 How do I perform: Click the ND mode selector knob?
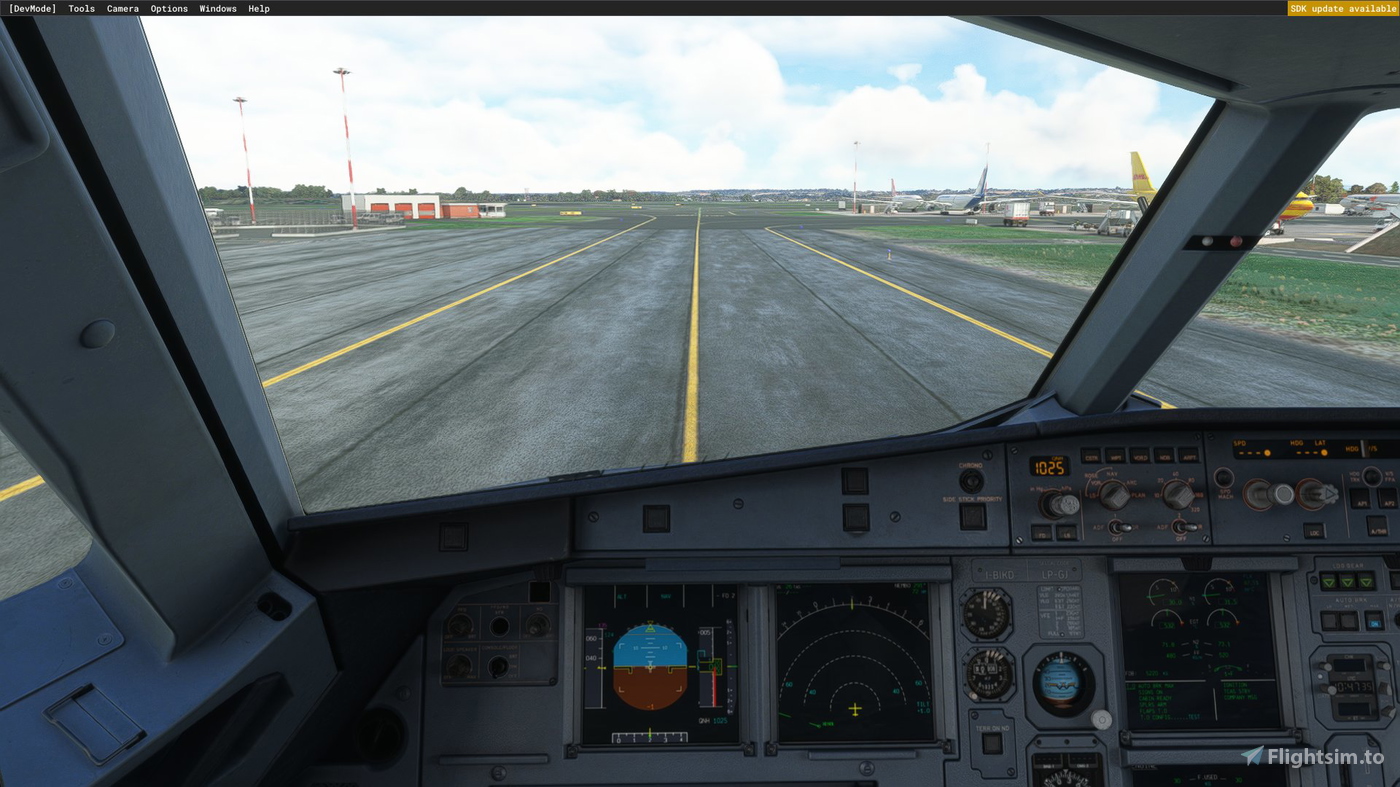1115,495
